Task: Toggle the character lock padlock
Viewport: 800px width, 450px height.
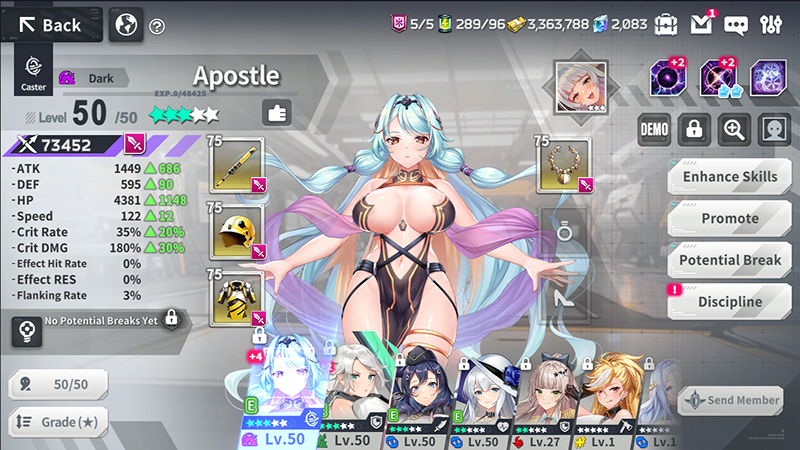Action: coord(694,129)
